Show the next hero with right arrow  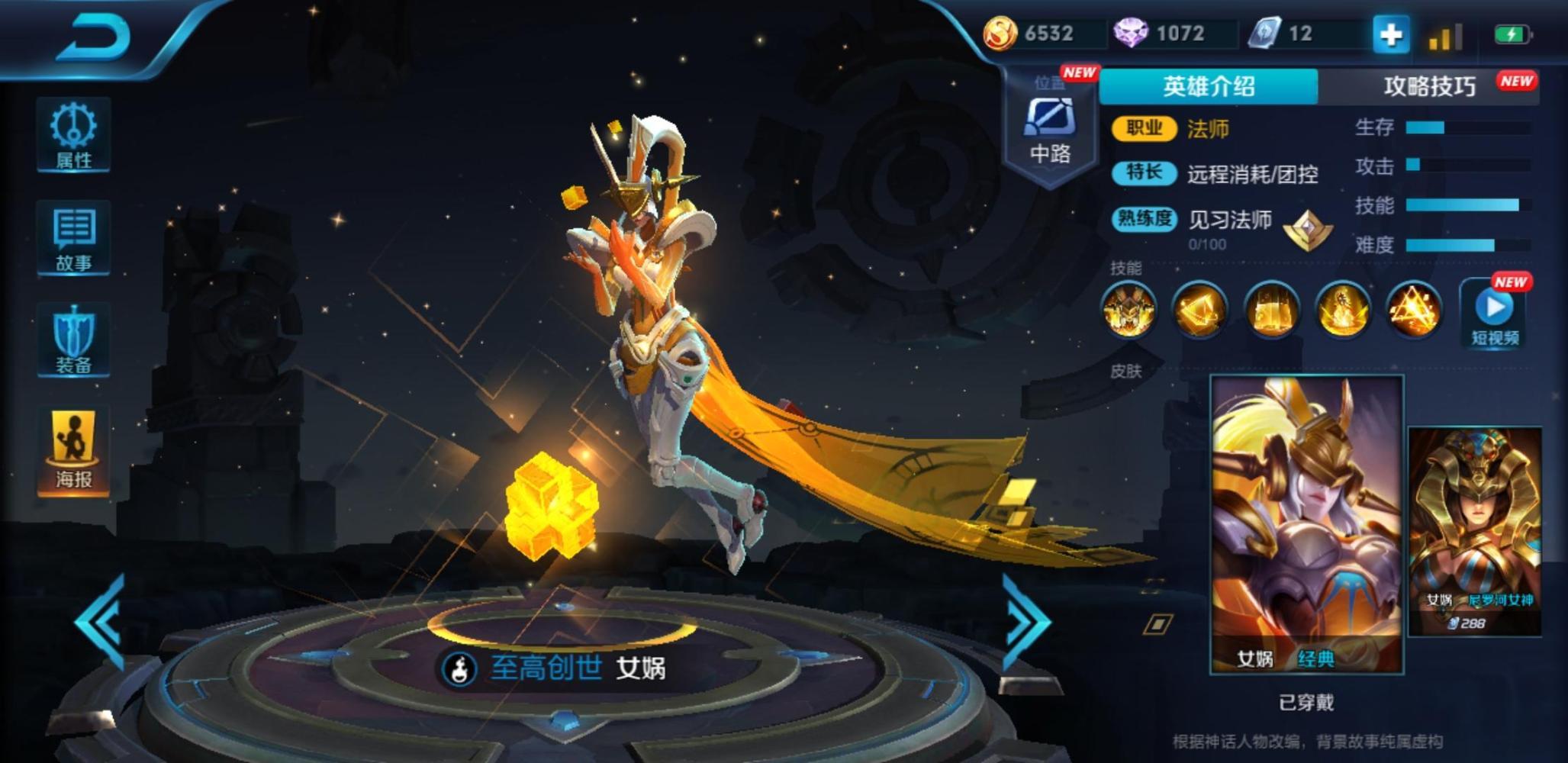1025,622
